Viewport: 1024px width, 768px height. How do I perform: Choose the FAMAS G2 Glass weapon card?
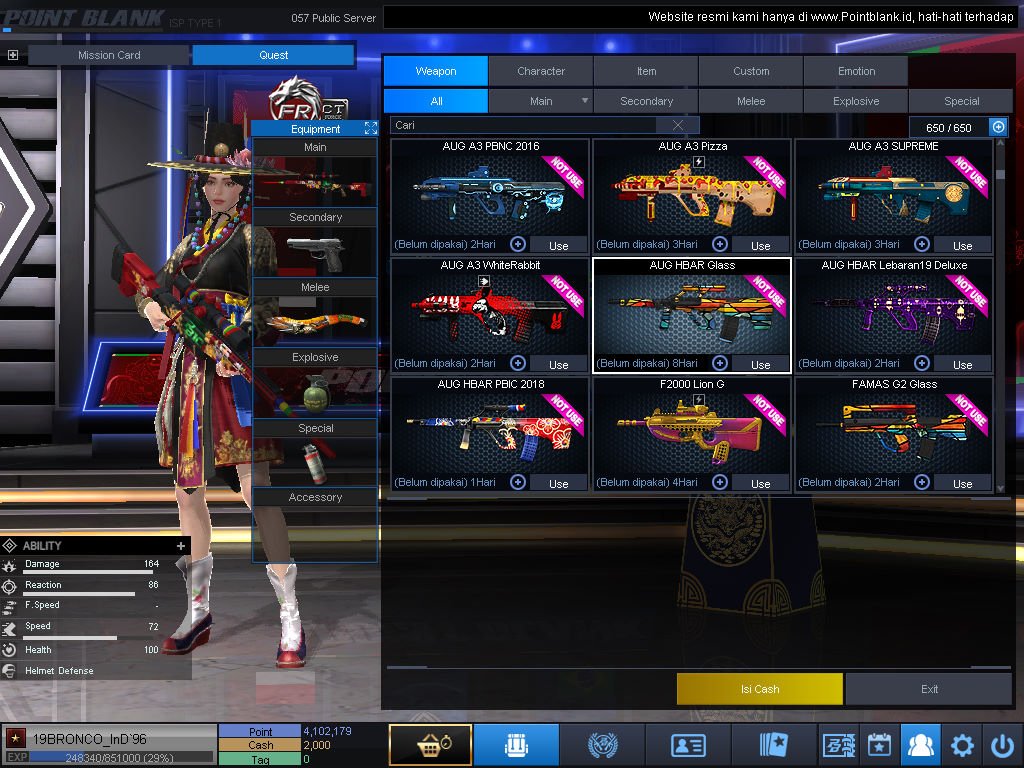click(894, 430)
